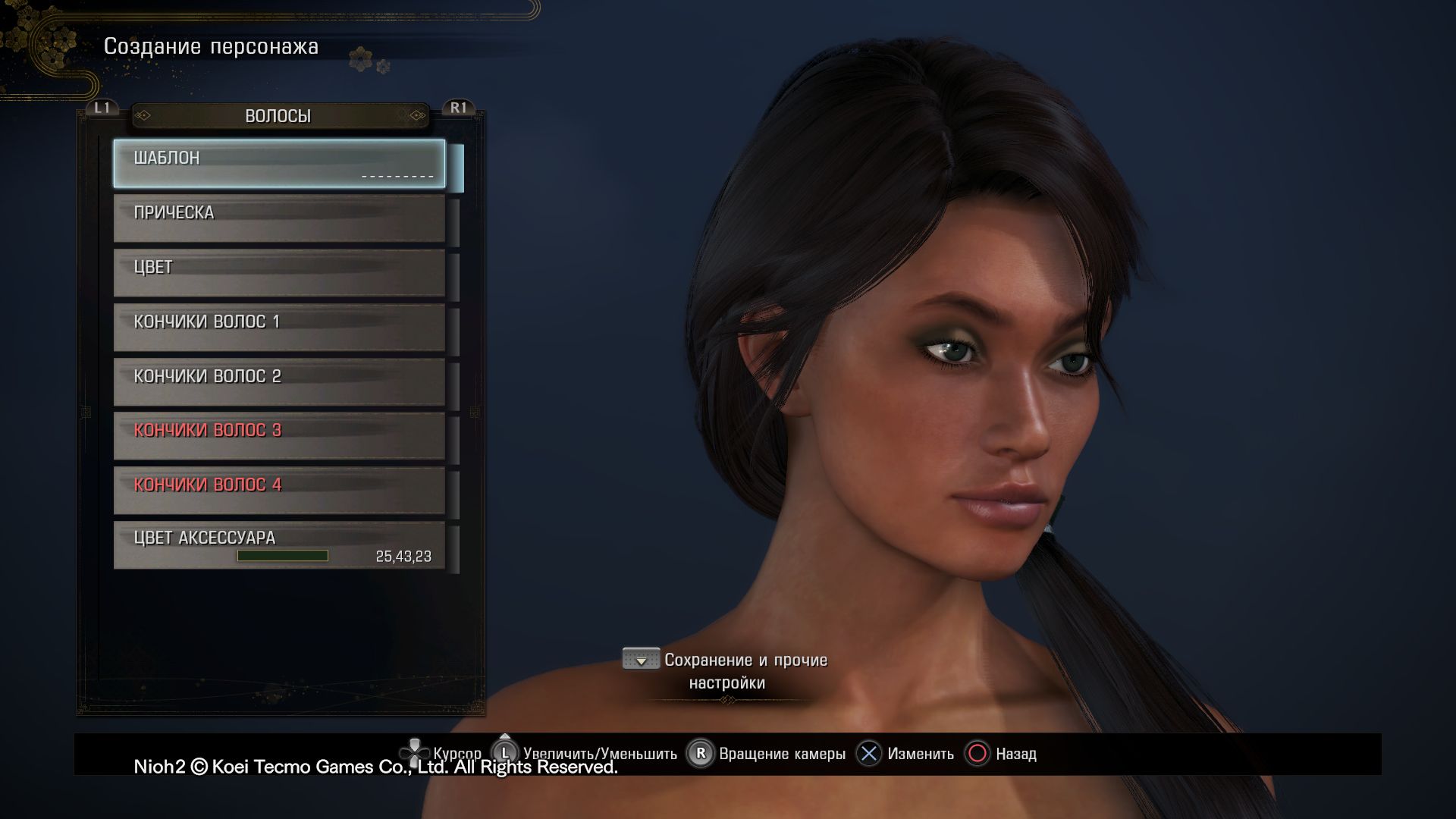Select КОНЧИКИ ВОЛОС 1 entry
The width and height of the screenshot is (1456, 819).
point(279,327)
